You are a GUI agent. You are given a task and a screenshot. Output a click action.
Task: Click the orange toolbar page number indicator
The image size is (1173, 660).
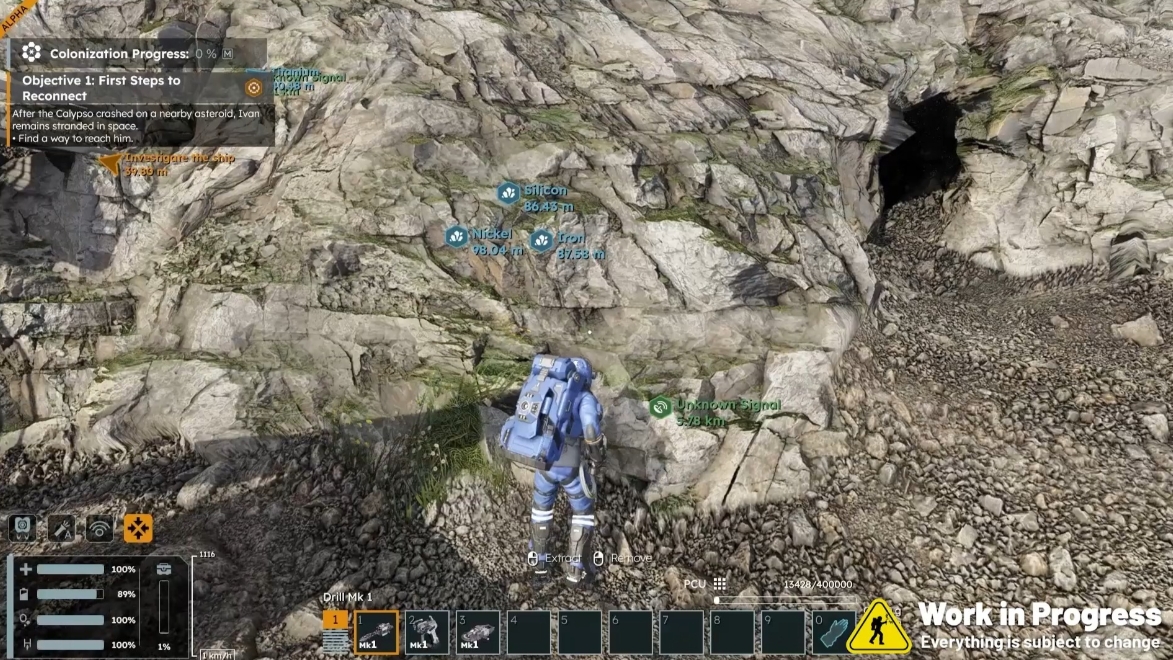coord(335,620)
